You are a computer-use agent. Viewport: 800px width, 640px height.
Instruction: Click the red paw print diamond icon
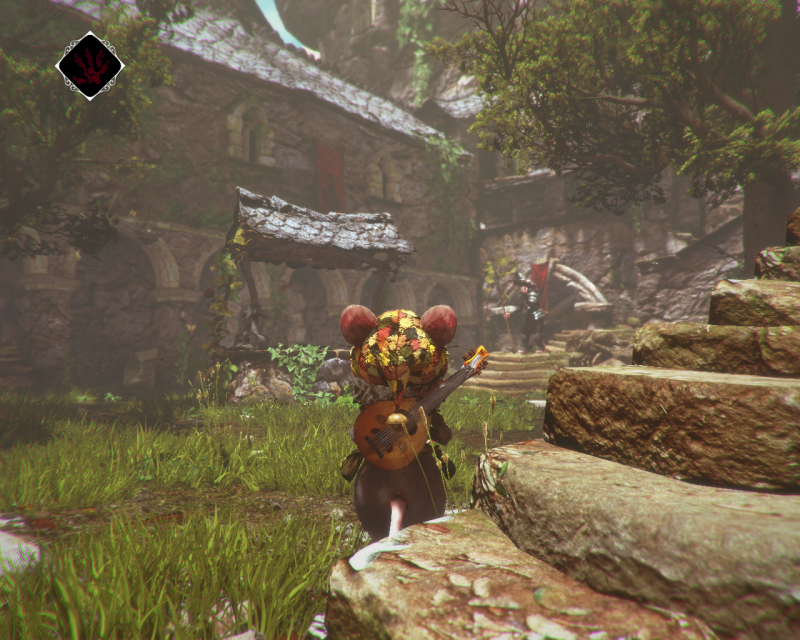(x=90, y=66)
